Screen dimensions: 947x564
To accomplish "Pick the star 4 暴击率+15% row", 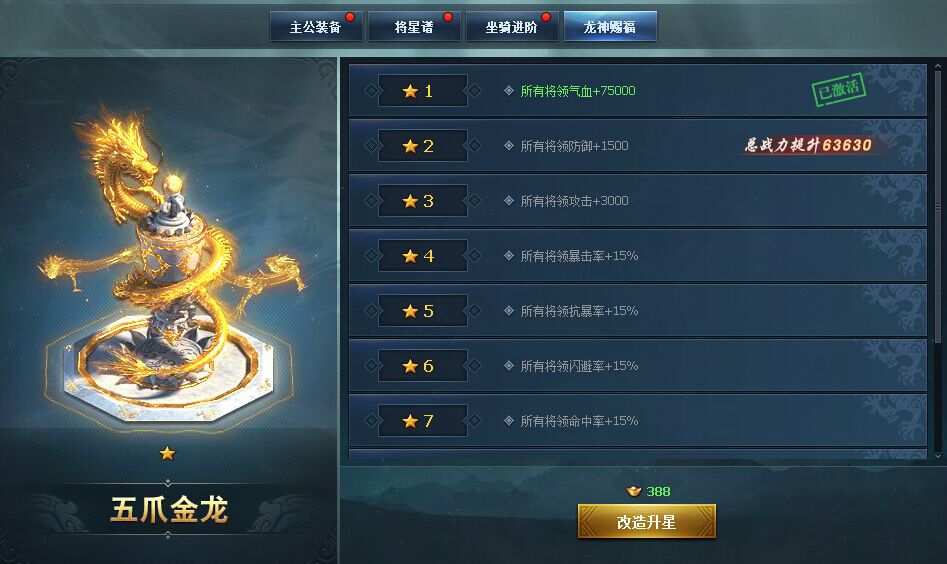I will (x=637, y=256).
